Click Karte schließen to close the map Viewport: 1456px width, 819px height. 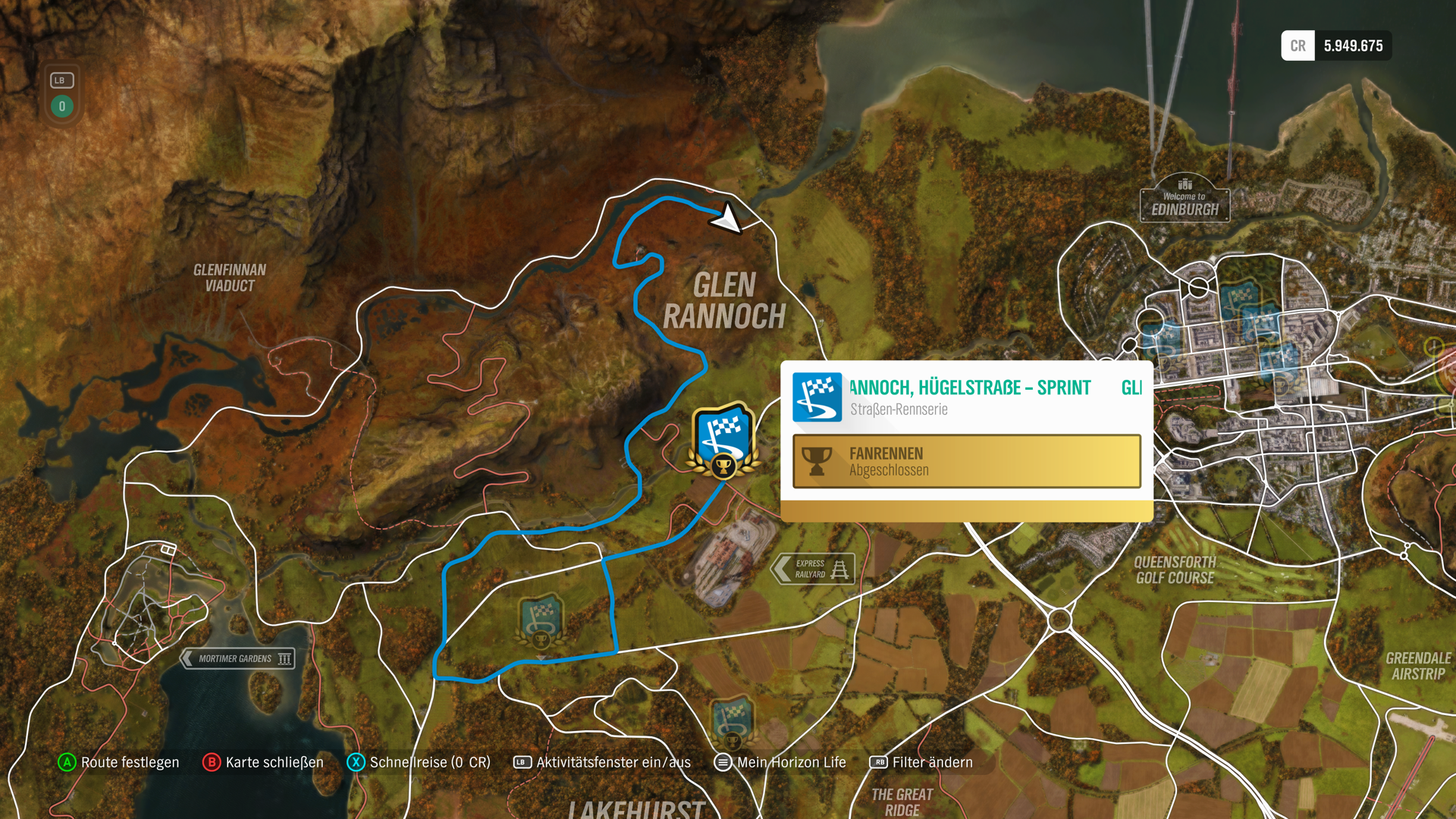coord(273,763)
